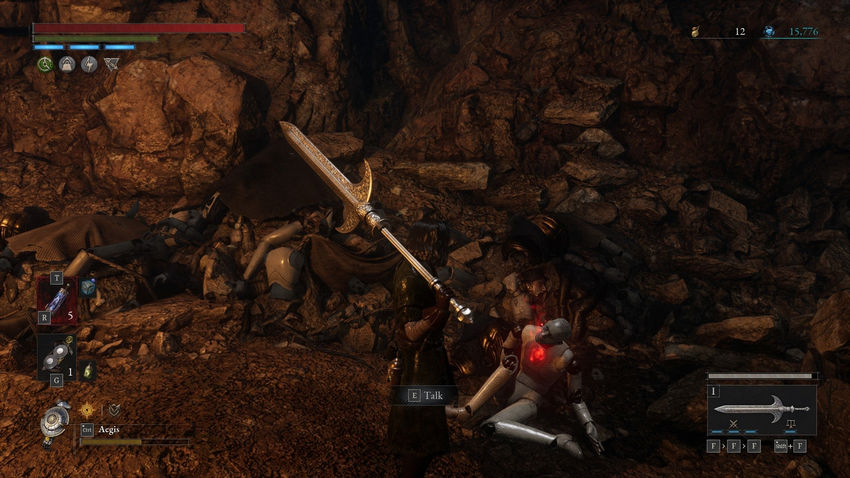Click the lightning bolt status icon
The image size is (850, 478).
[x=89, y=64]
